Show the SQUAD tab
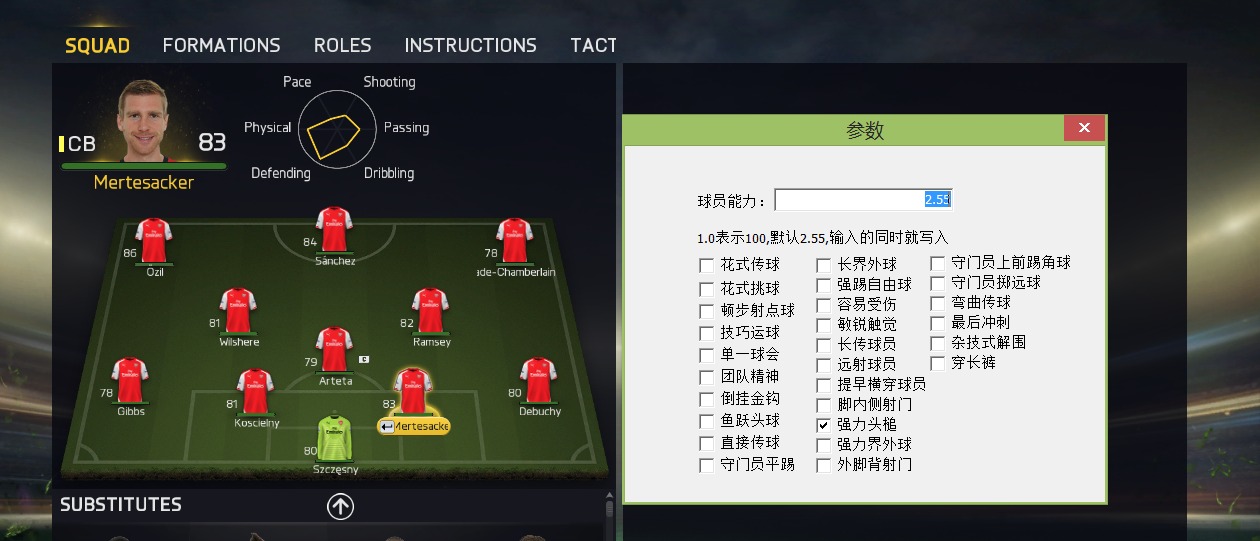The width and height of the screenshot is (1260, 541). pos(97,45)
